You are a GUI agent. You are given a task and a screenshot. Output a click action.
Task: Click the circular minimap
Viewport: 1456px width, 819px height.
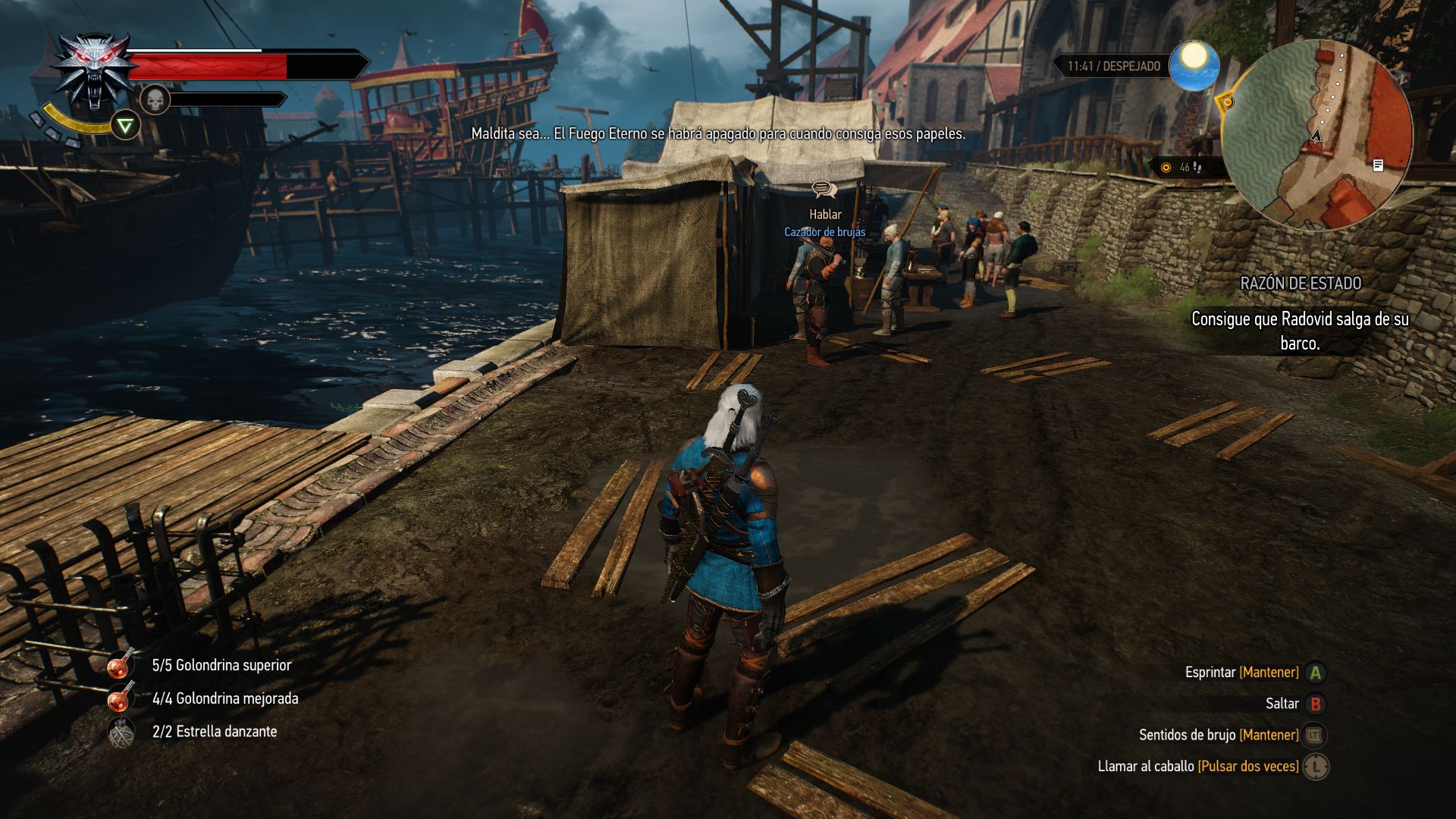[1317, 135]
